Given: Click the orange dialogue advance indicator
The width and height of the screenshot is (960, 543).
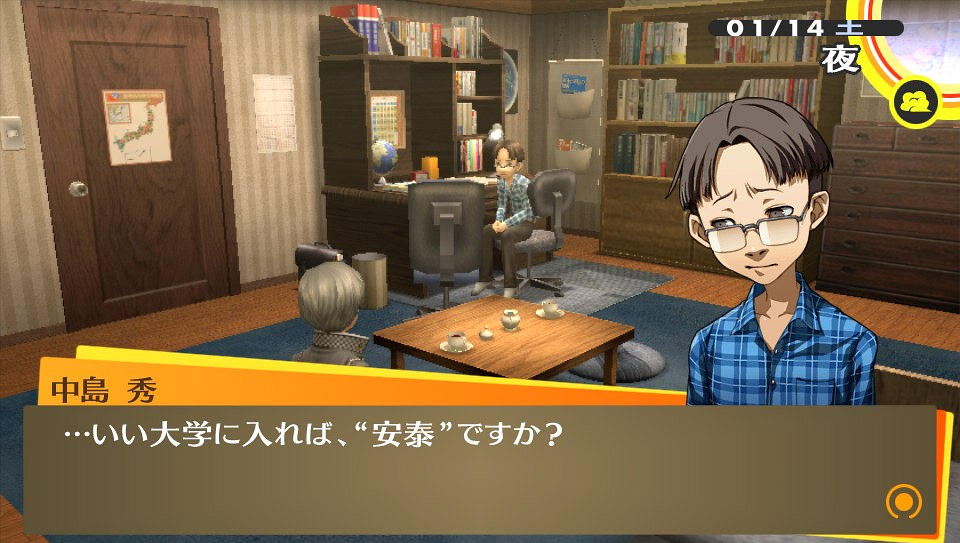Looking at the screenshot, I should pos(903,500).
